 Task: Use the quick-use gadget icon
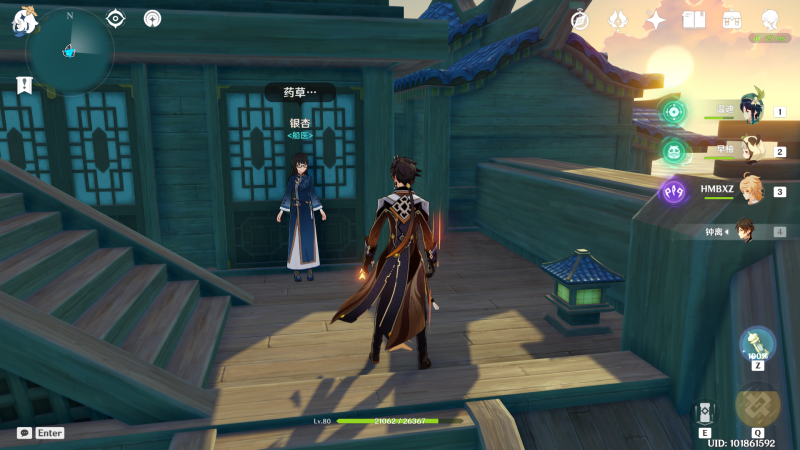(x=757, y=344)
